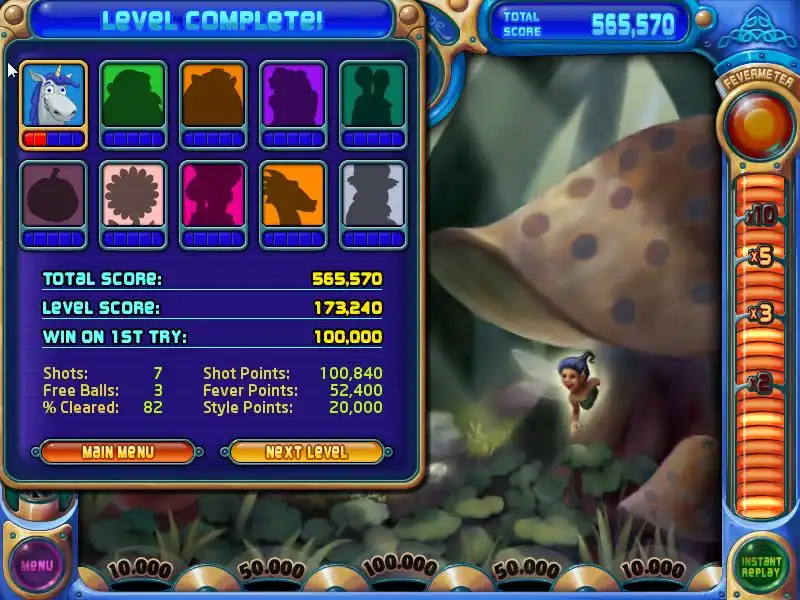The image size is (800, 600).
Task: Continue to the Next Level
Action: point(306,452)
